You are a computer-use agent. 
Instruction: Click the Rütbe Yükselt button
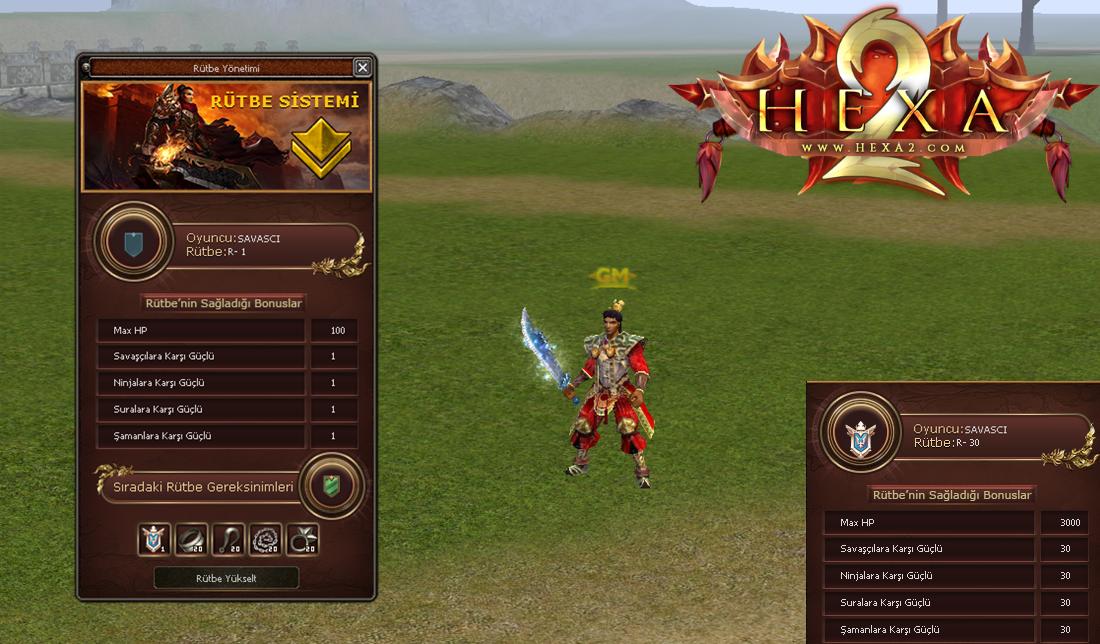pyautogui.click(x=226, y=578)
